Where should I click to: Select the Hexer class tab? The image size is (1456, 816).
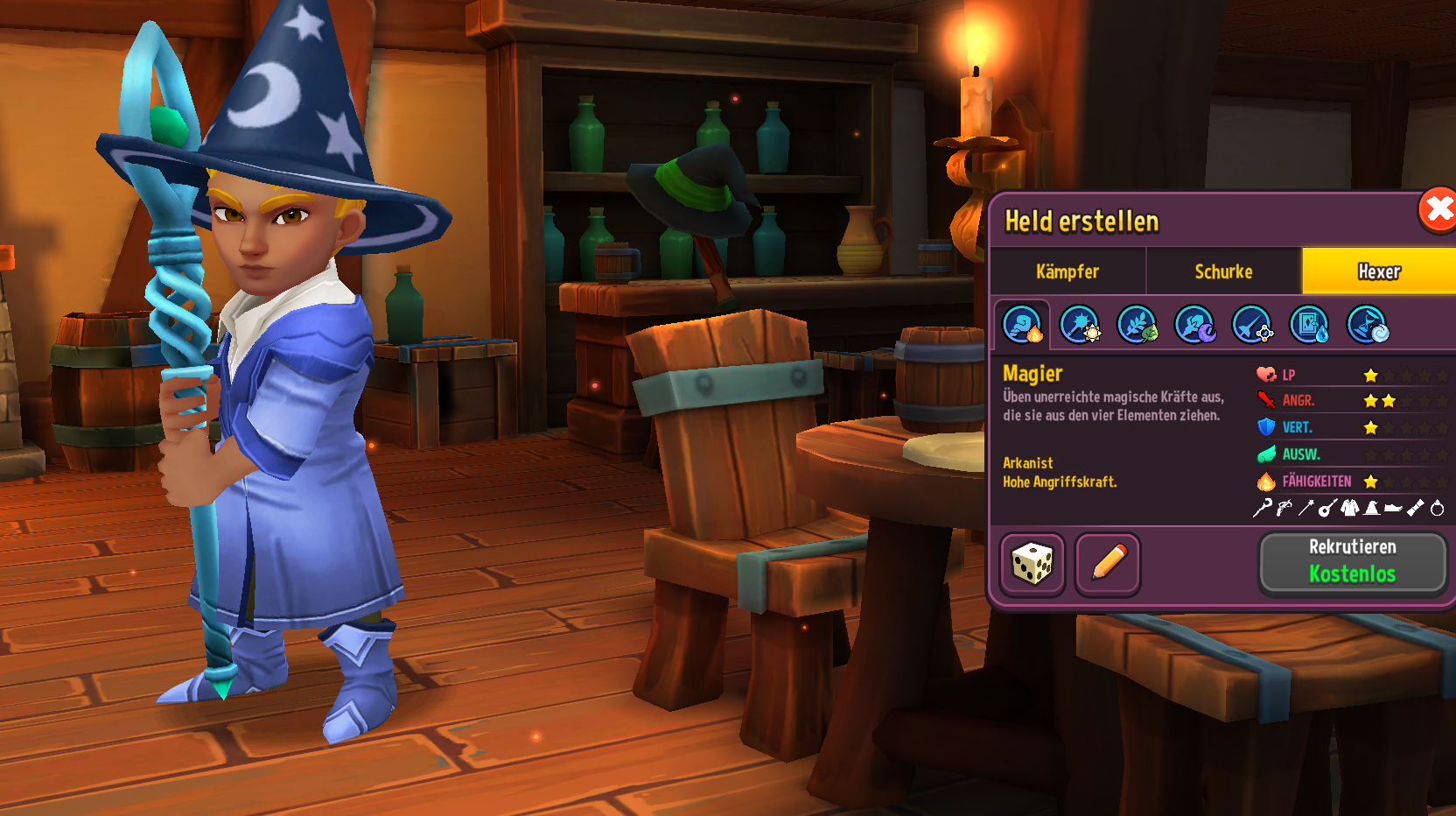(1379, 271)
